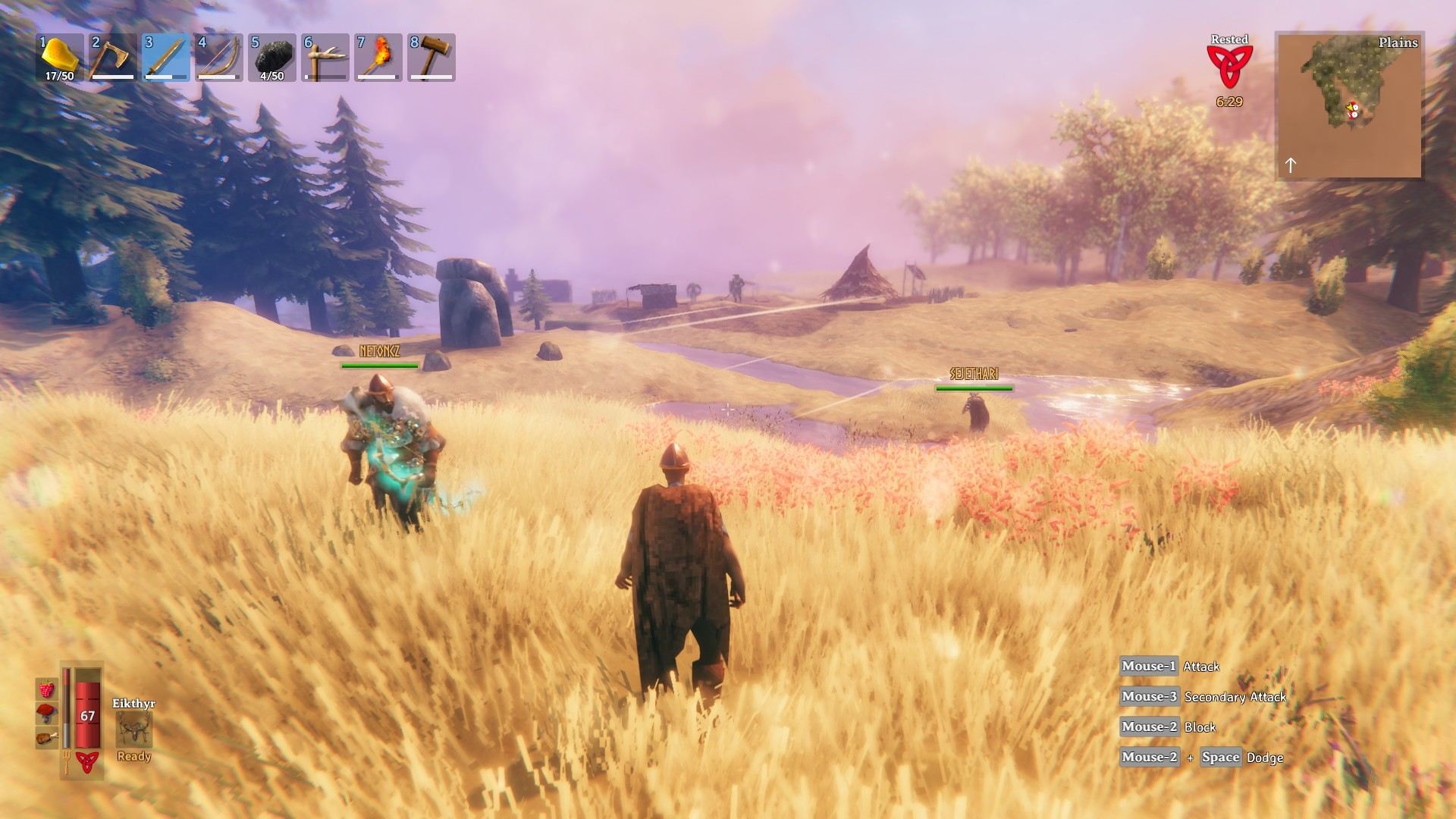Viewport: 1456px width, 819px height.
Task: Click the red health bar showing 67
Action: [87, 715]
